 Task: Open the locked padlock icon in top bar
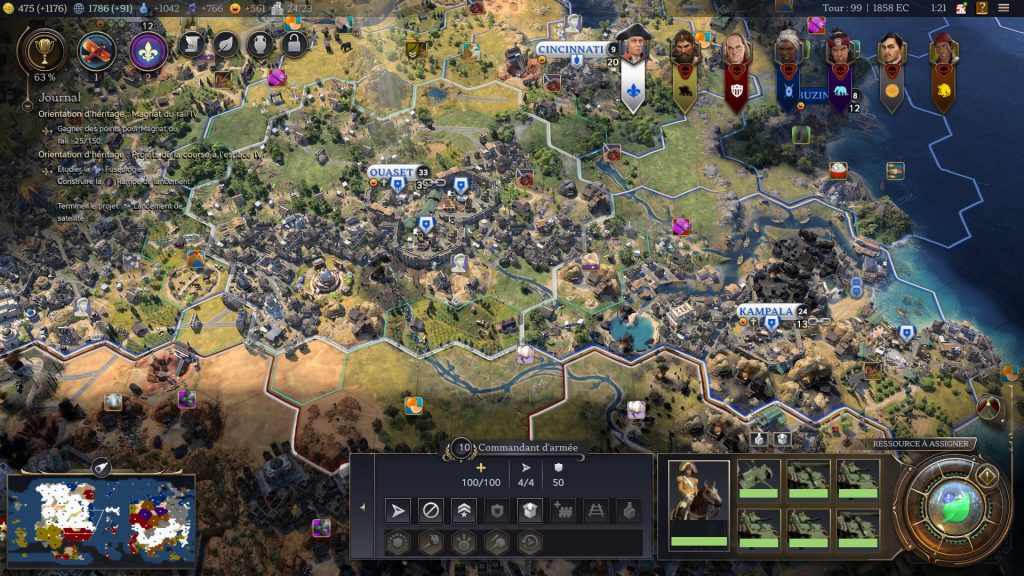coord(293,43)
